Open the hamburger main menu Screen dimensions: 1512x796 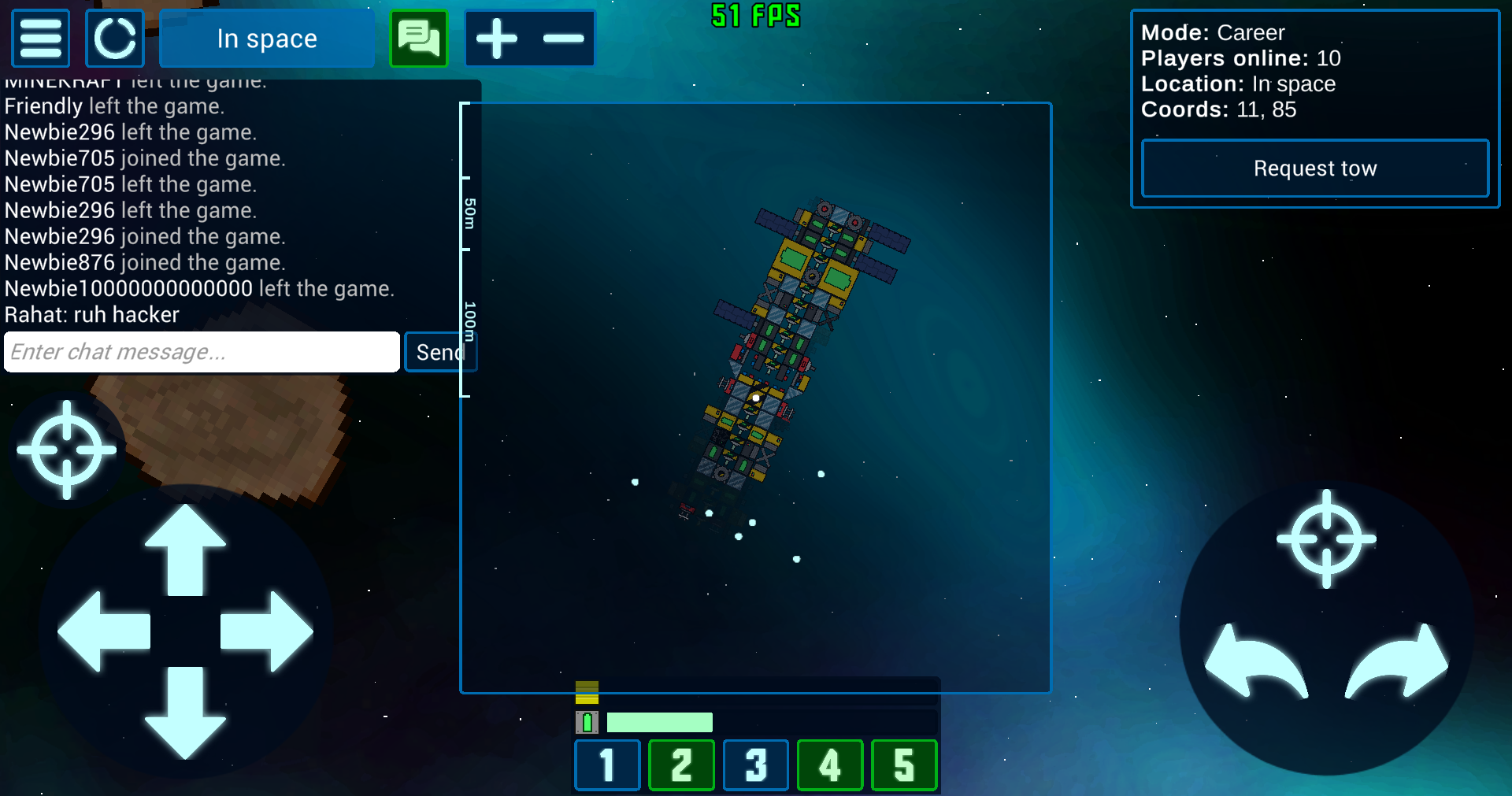40,38
